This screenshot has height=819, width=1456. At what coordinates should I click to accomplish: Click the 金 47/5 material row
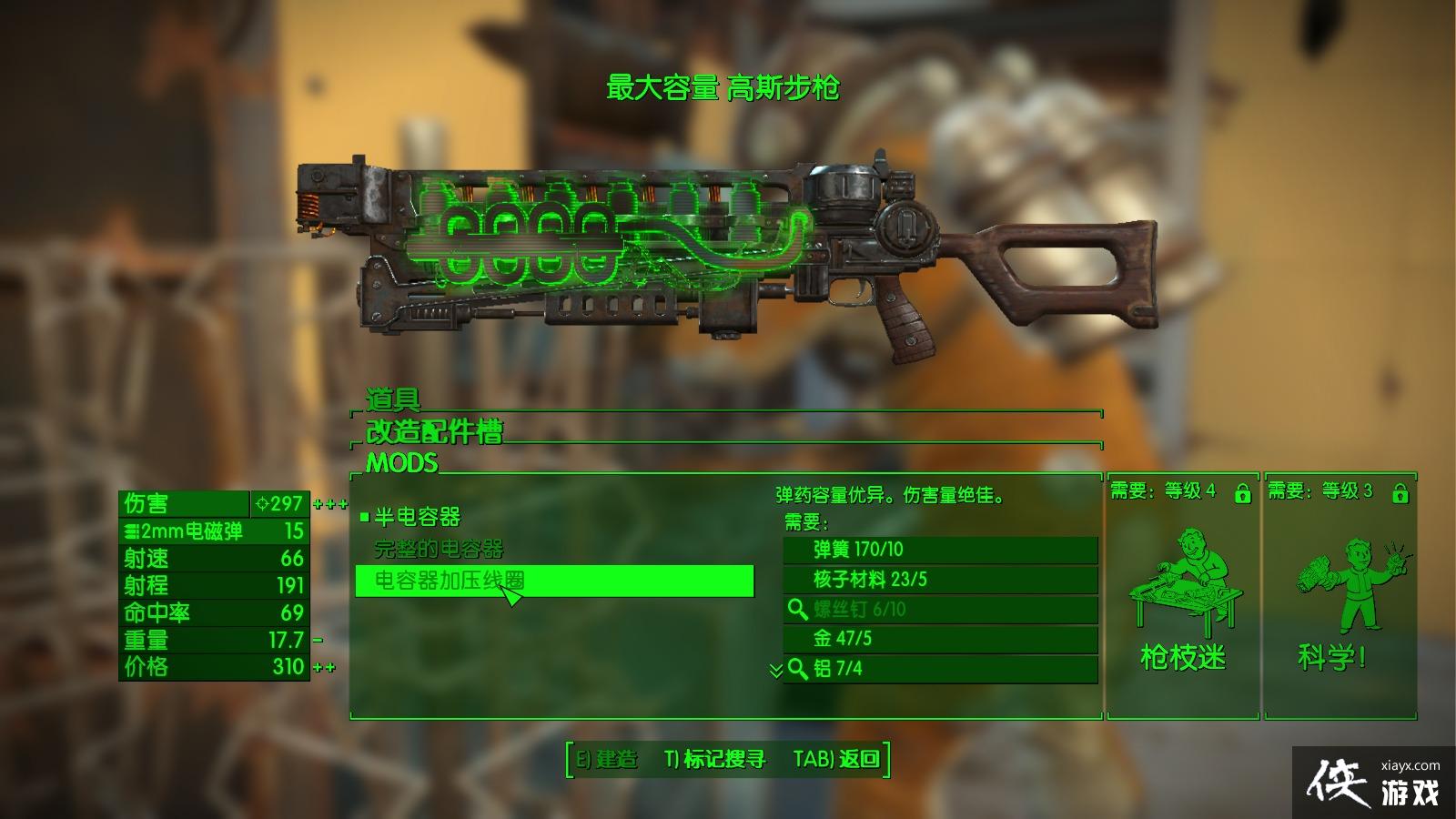940,639
